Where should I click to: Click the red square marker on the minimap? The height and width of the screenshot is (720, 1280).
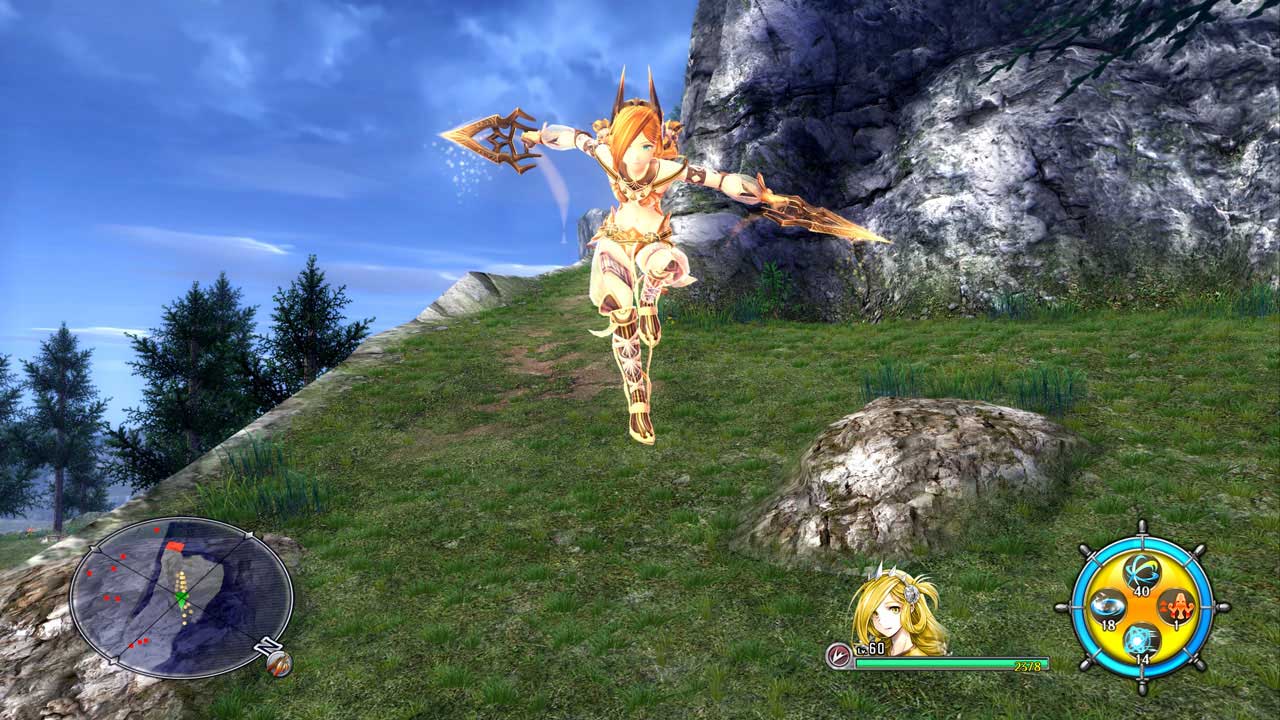176,547
